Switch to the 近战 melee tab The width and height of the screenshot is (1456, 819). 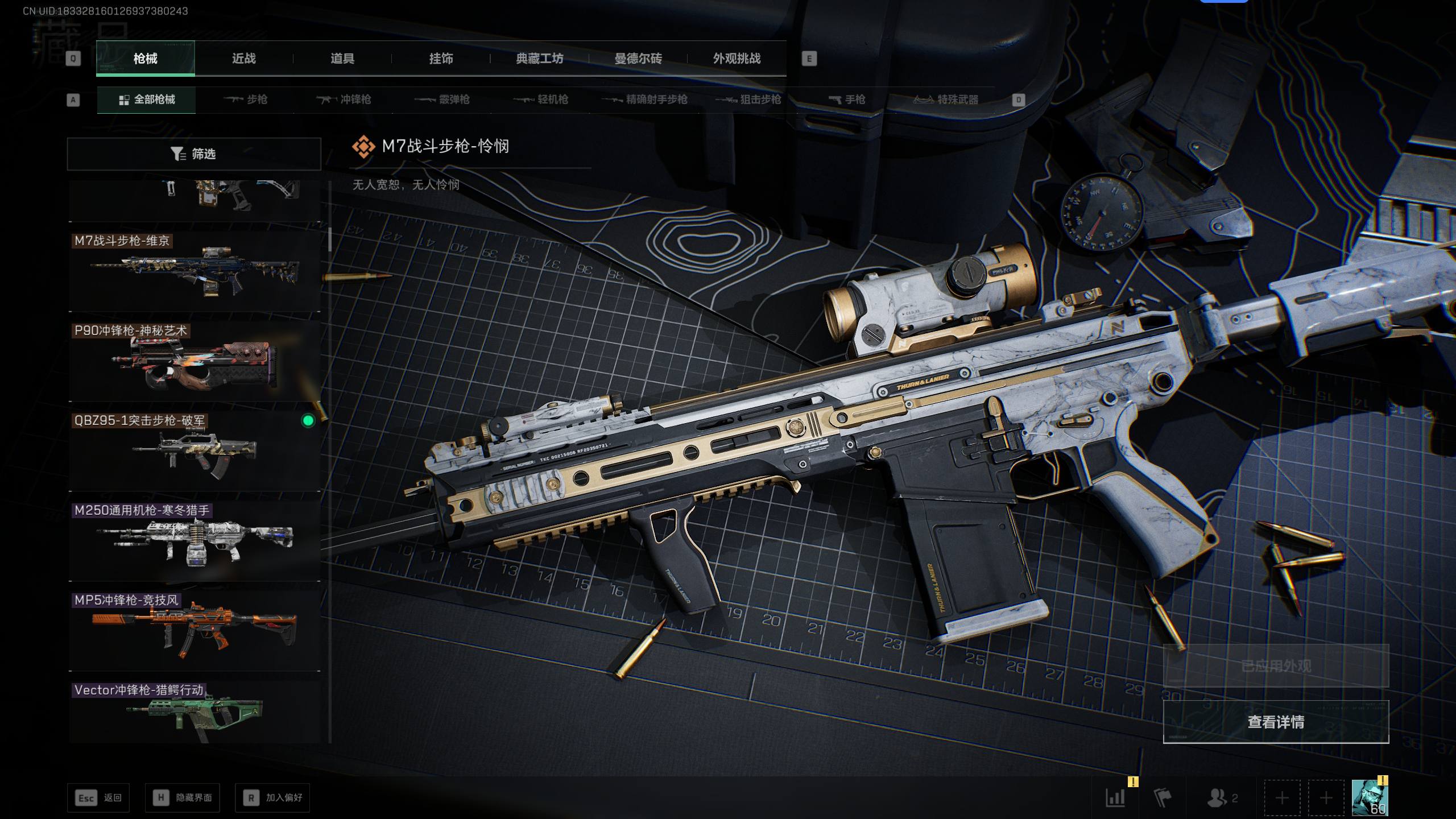tap(243, 59)
